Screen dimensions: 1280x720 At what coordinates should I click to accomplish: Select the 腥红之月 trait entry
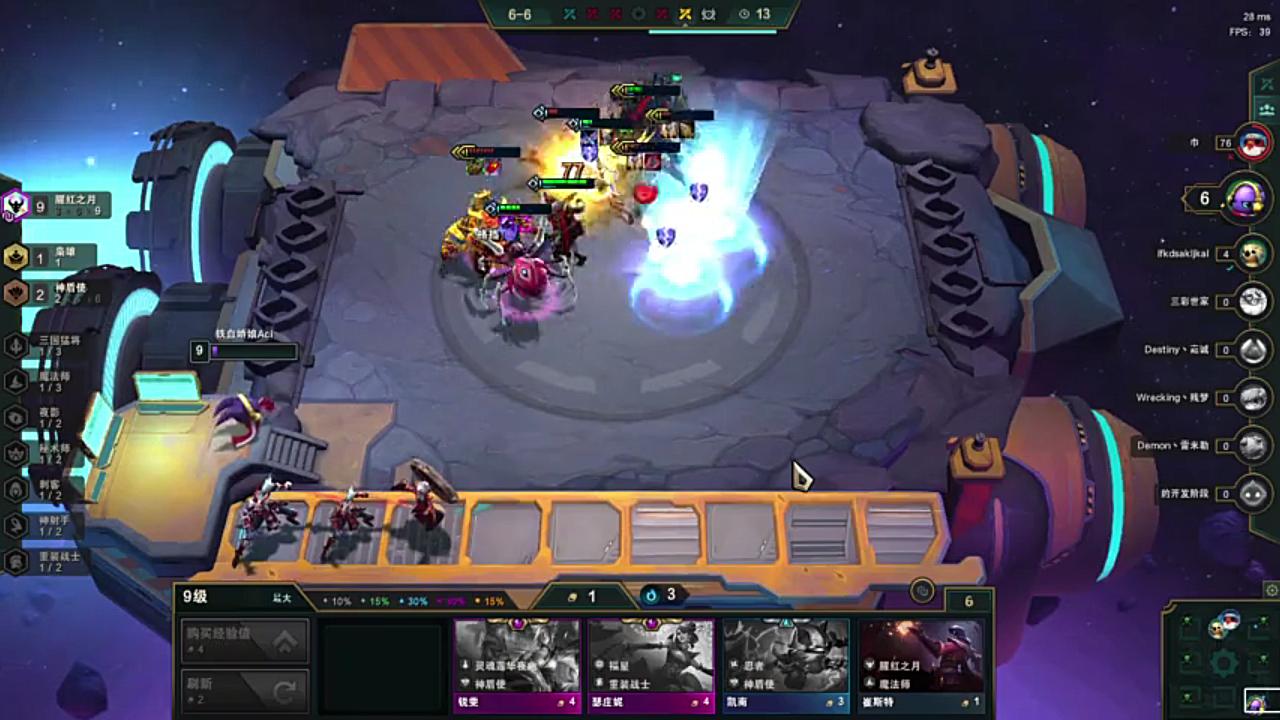(x=62, y=206)
